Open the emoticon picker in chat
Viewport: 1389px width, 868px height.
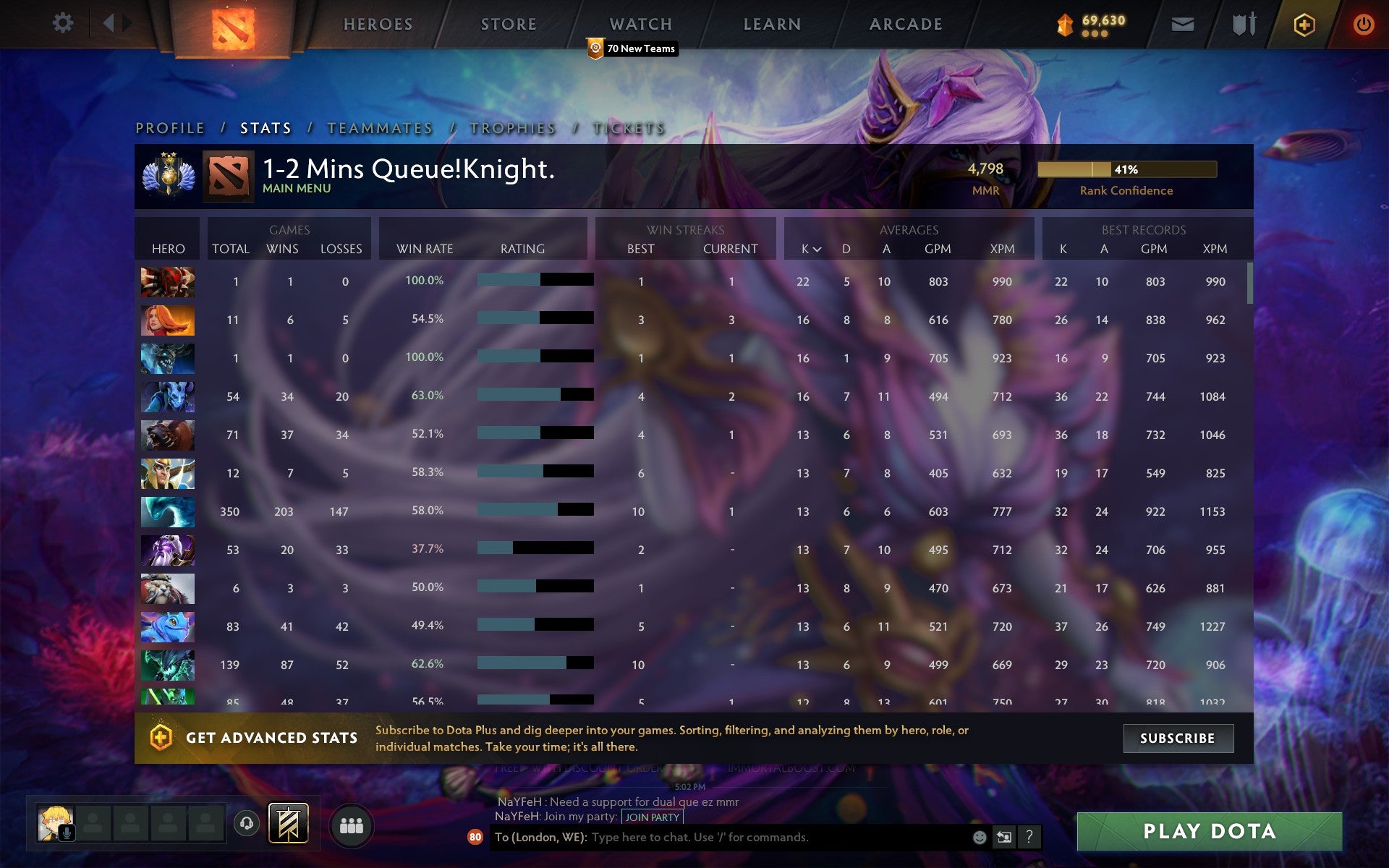980,838
